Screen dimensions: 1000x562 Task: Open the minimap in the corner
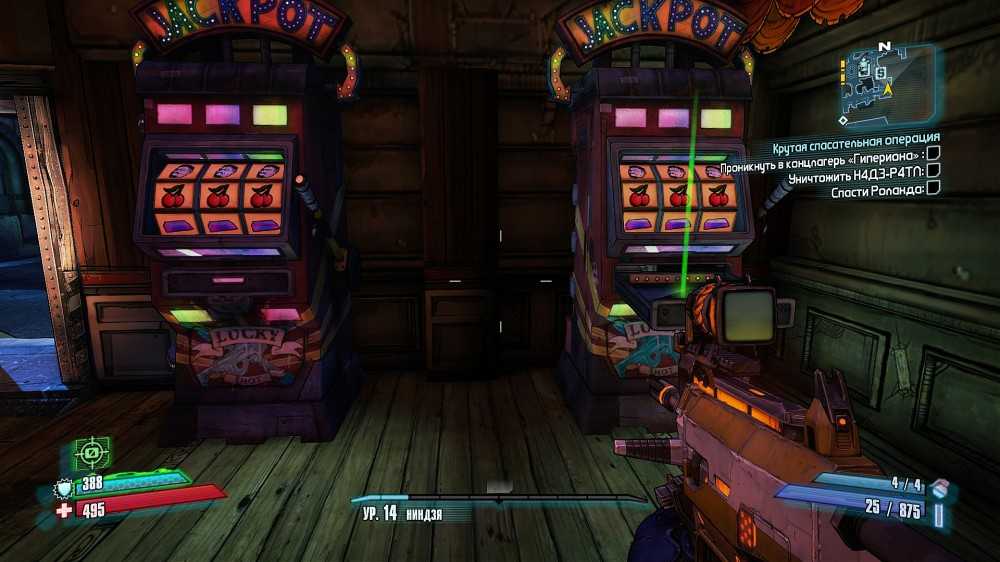point(886,85)
